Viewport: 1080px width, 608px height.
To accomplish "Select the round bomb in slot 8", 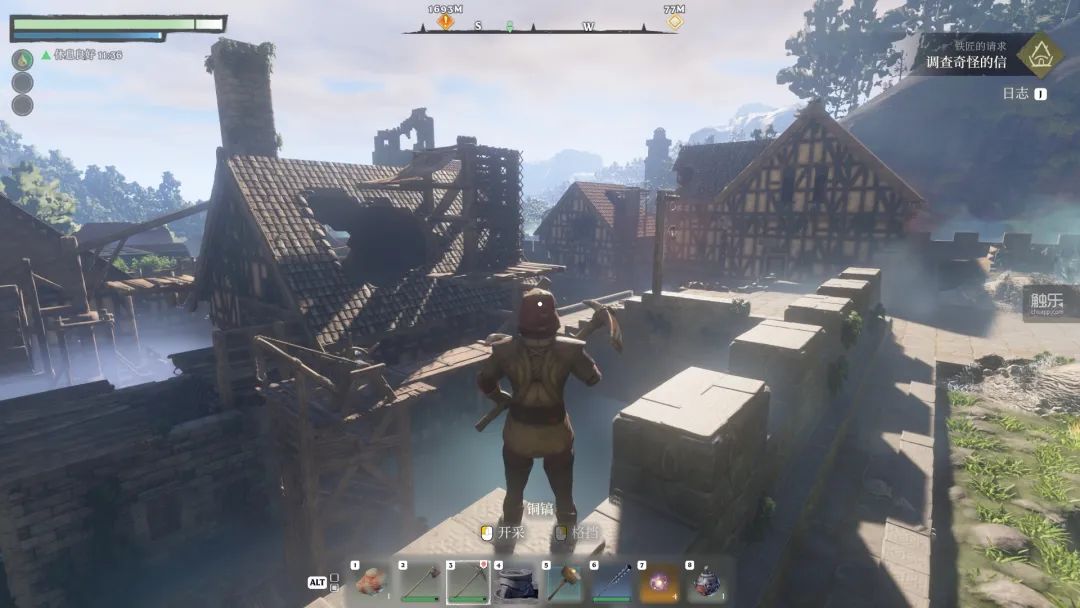I will pyautogui.click(x=707, y=582).
